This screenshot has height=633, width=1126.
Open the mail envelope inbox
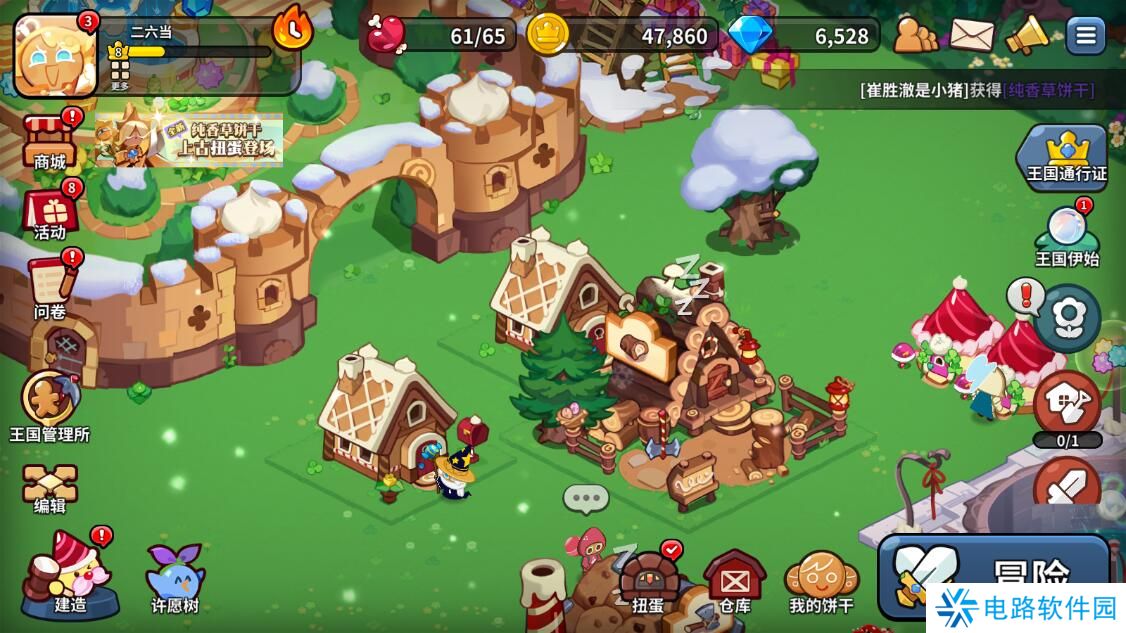(971, 36)
